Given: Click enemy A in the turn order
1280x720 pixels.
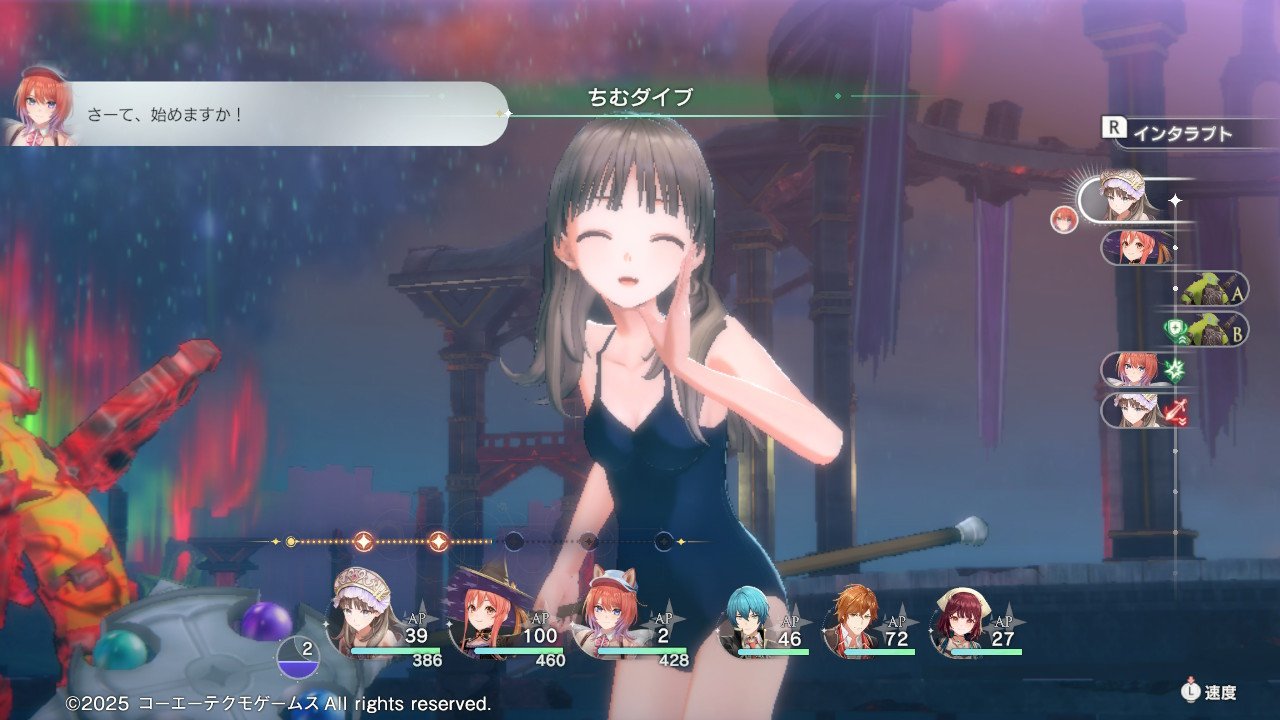Looking at the screenshot, I should point(1212,290).
